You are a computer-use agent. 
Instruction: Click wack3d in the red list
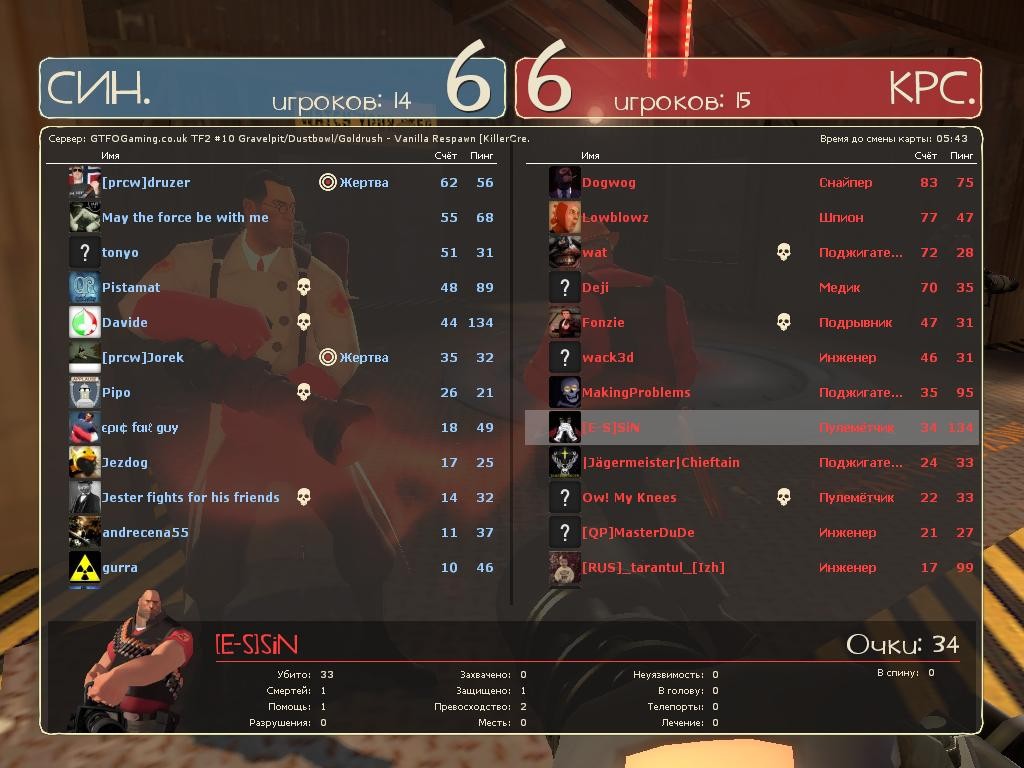pos(608,358)
